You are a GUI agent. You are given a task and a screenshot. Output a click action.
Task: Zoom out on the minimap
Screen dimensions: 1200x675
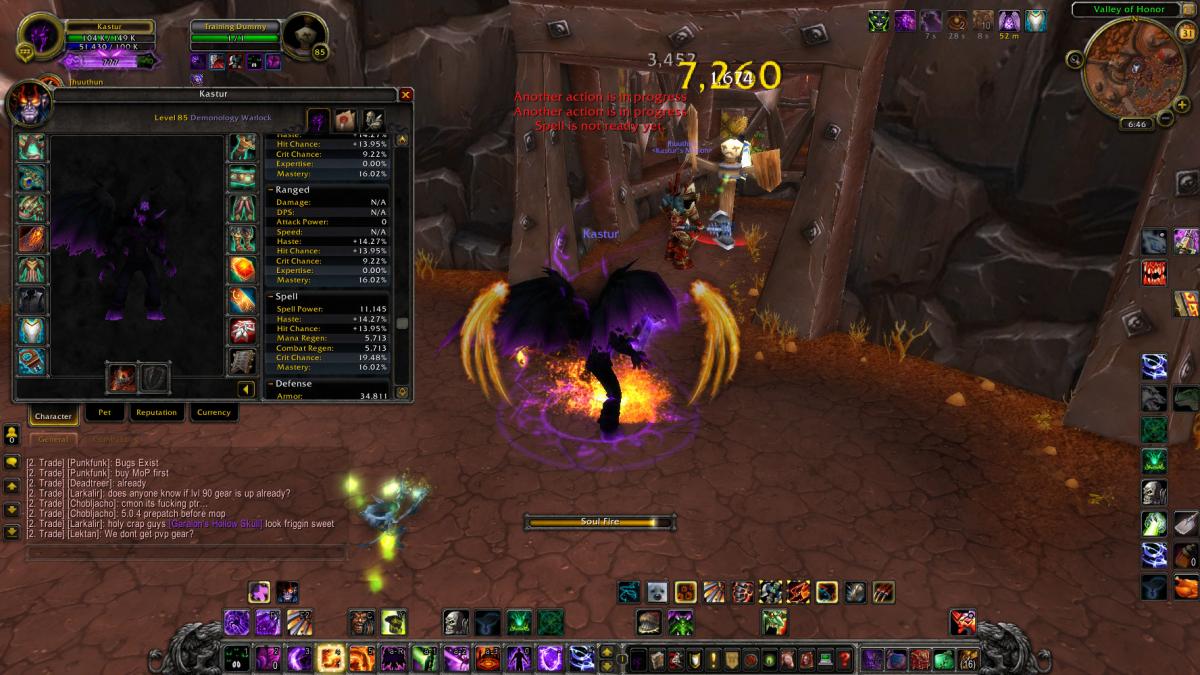click(1166, 119)
